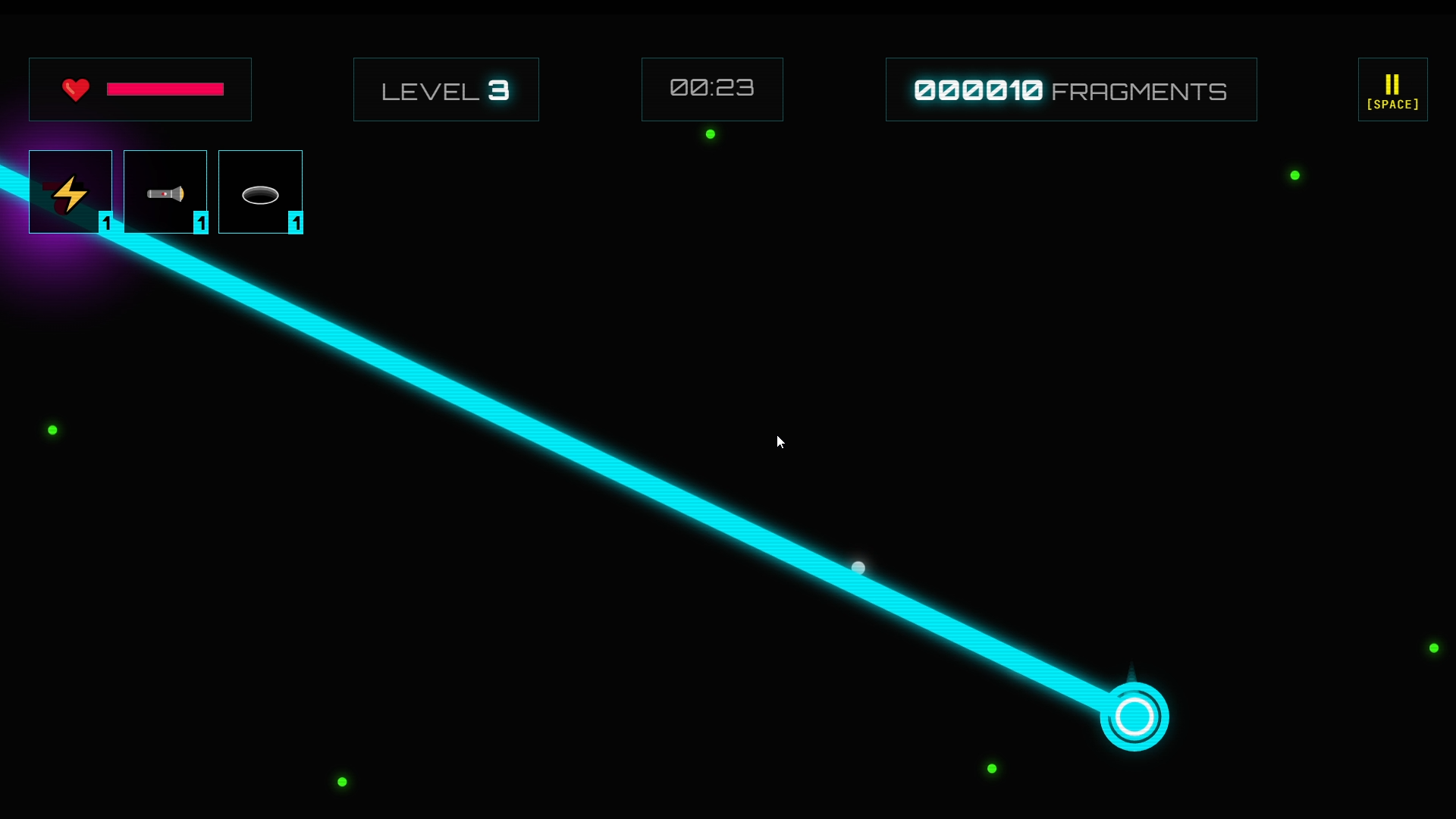Click the FRAGMENTS counter panel

[1071, 89]
